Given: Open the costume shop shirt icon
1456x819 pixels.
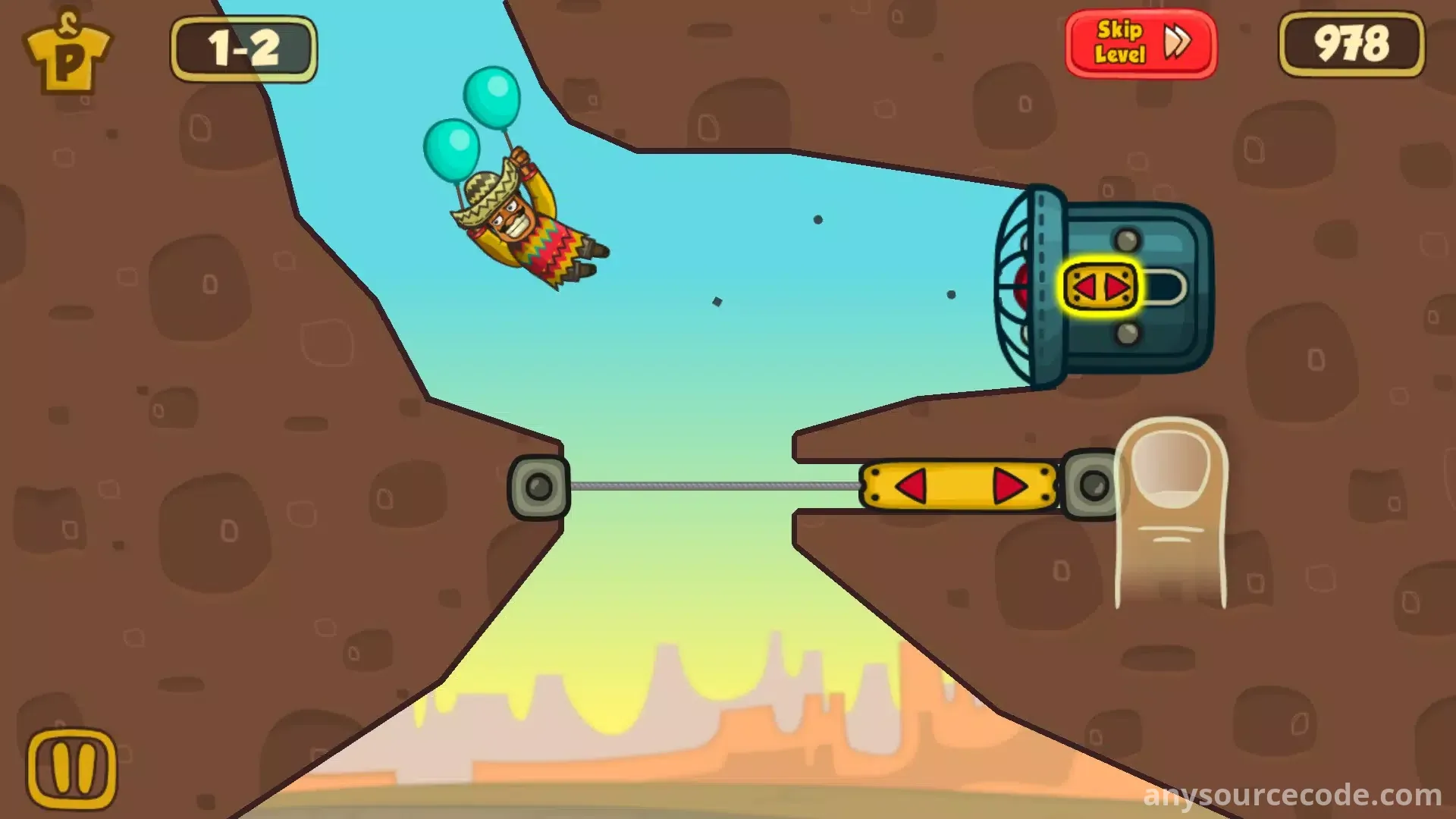Looking at the screenshot, I should (67, 51).
